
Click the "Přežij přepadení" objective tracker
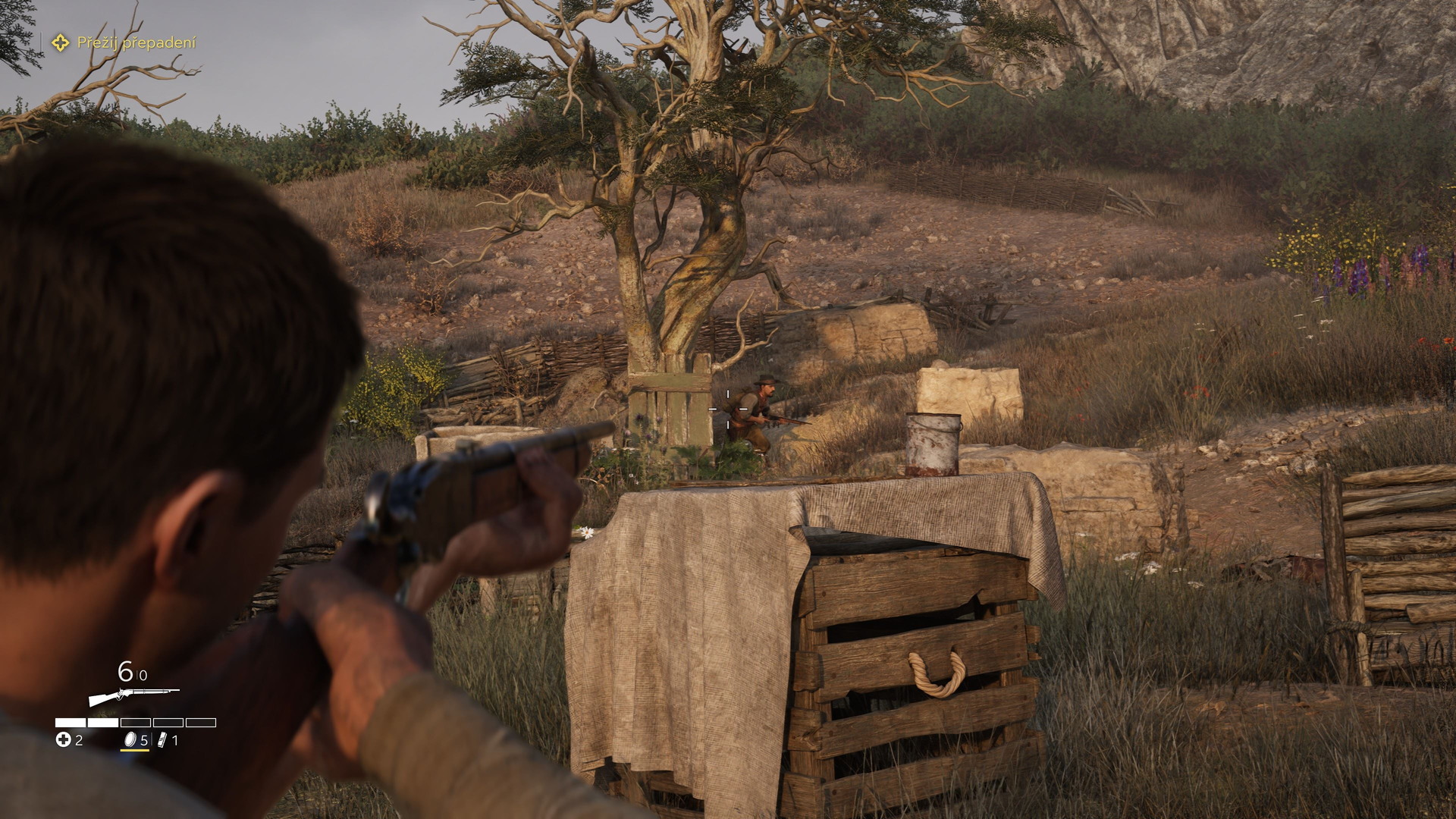(x=125, y=43)
